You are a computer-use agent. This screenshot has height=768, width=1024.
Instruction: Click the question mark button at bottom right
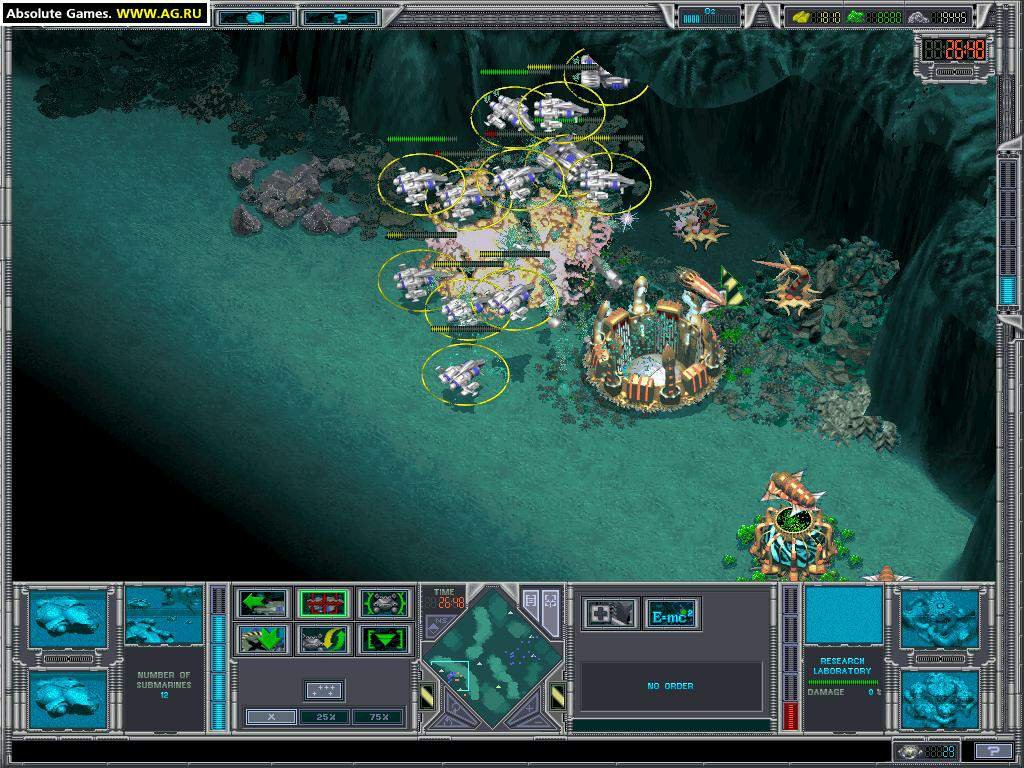[x=992, y=751]
